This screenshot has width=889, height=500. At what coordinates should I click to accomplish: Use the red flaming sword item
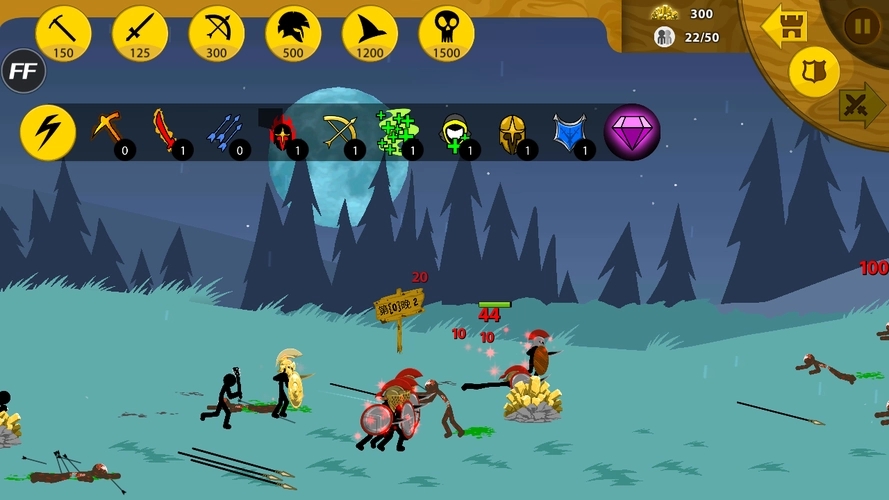point(166,132)
